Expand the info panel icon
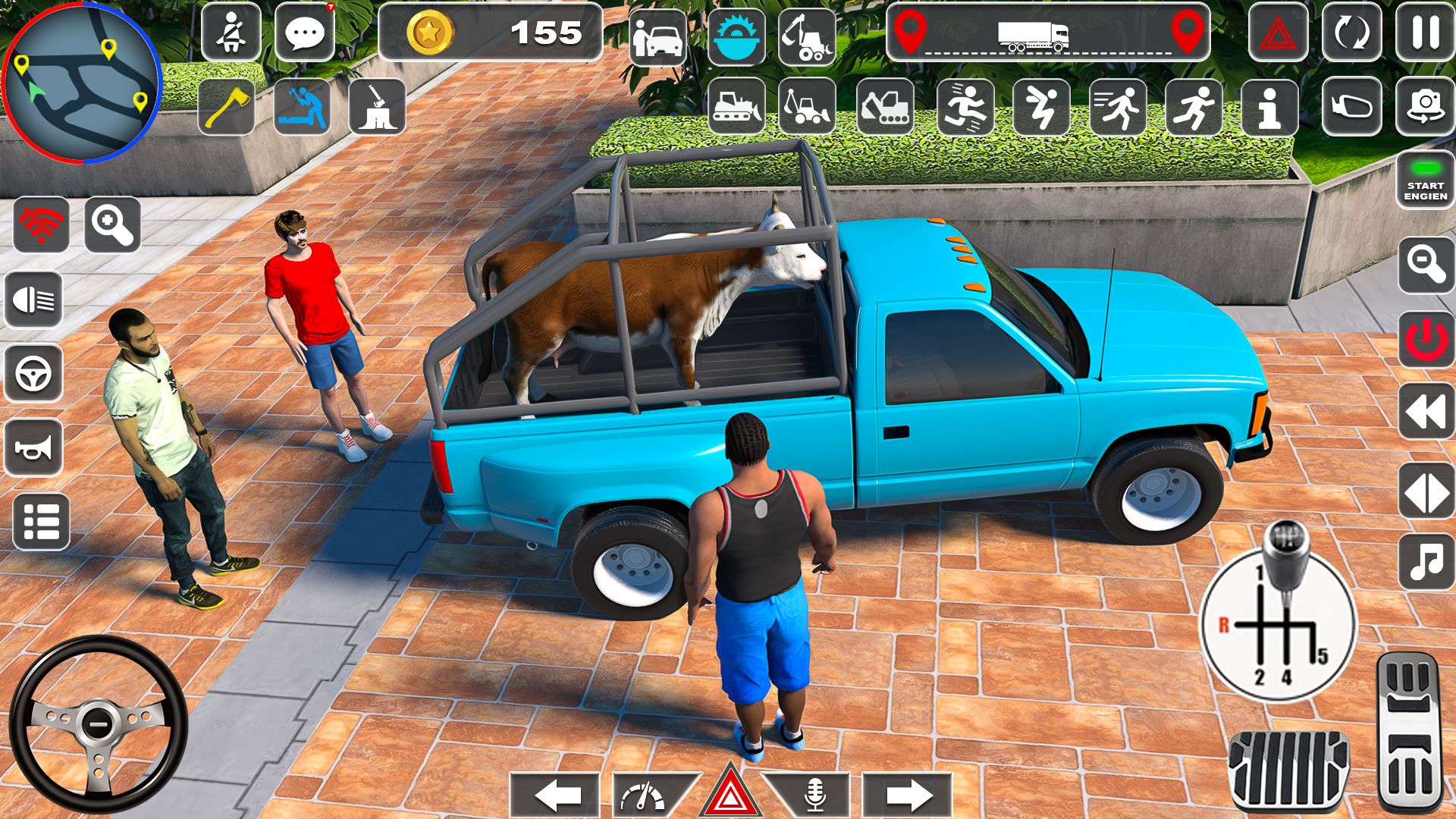 pos(1269,106)
